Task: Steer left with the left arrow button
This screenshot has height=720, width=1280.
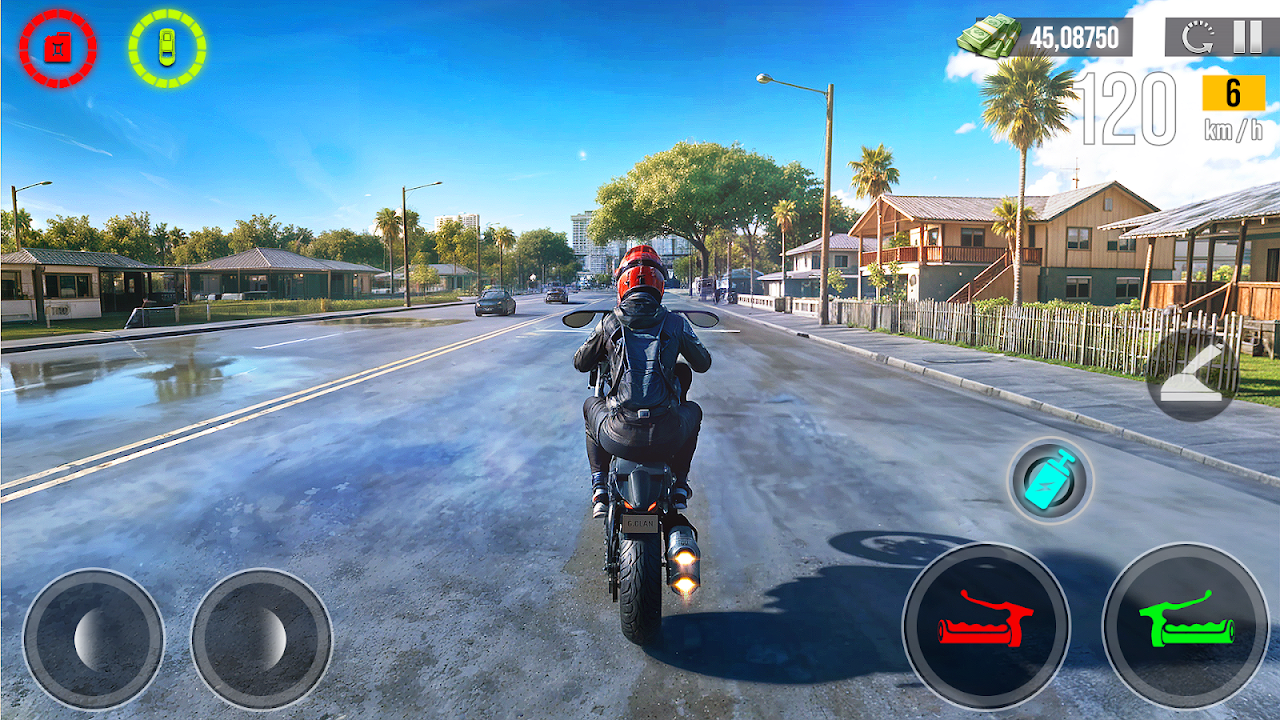Action: tap(93, 640)
